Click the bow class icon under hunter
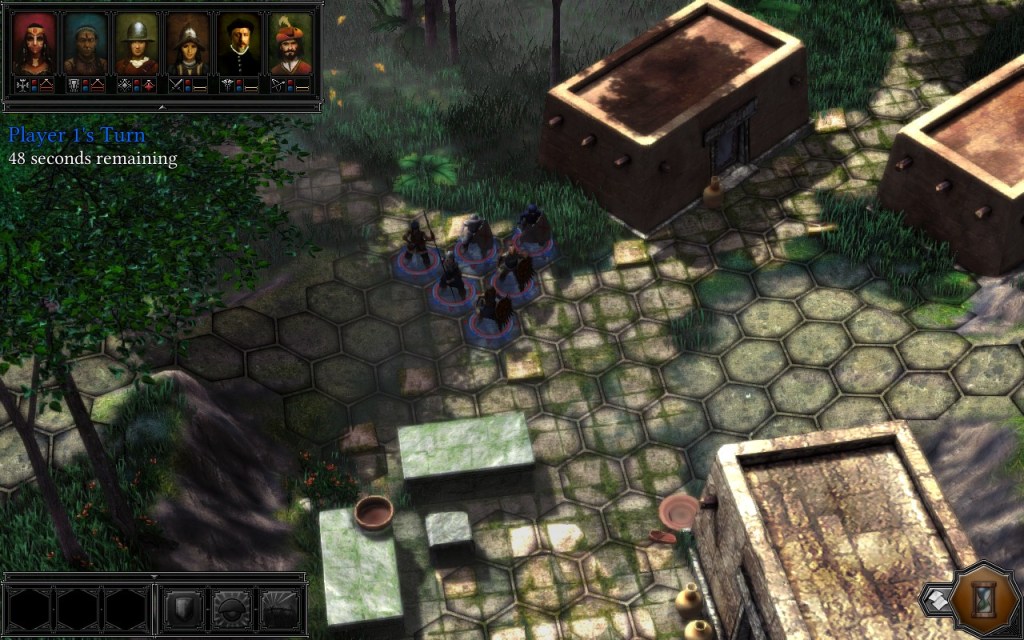 [278, 86]
